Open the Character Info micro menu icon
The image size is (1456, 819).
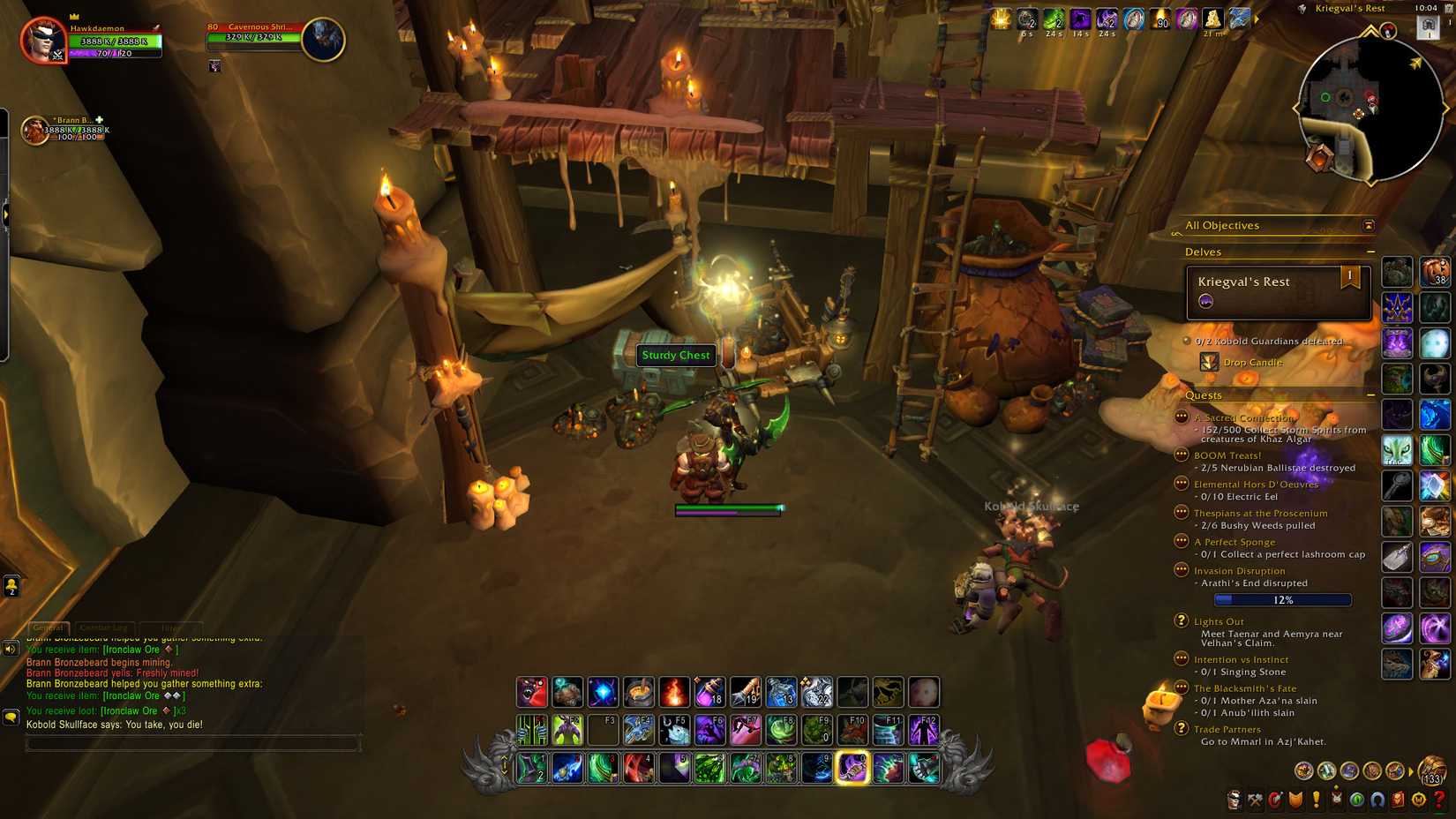pyautogui.click(x=1234, y=800)
